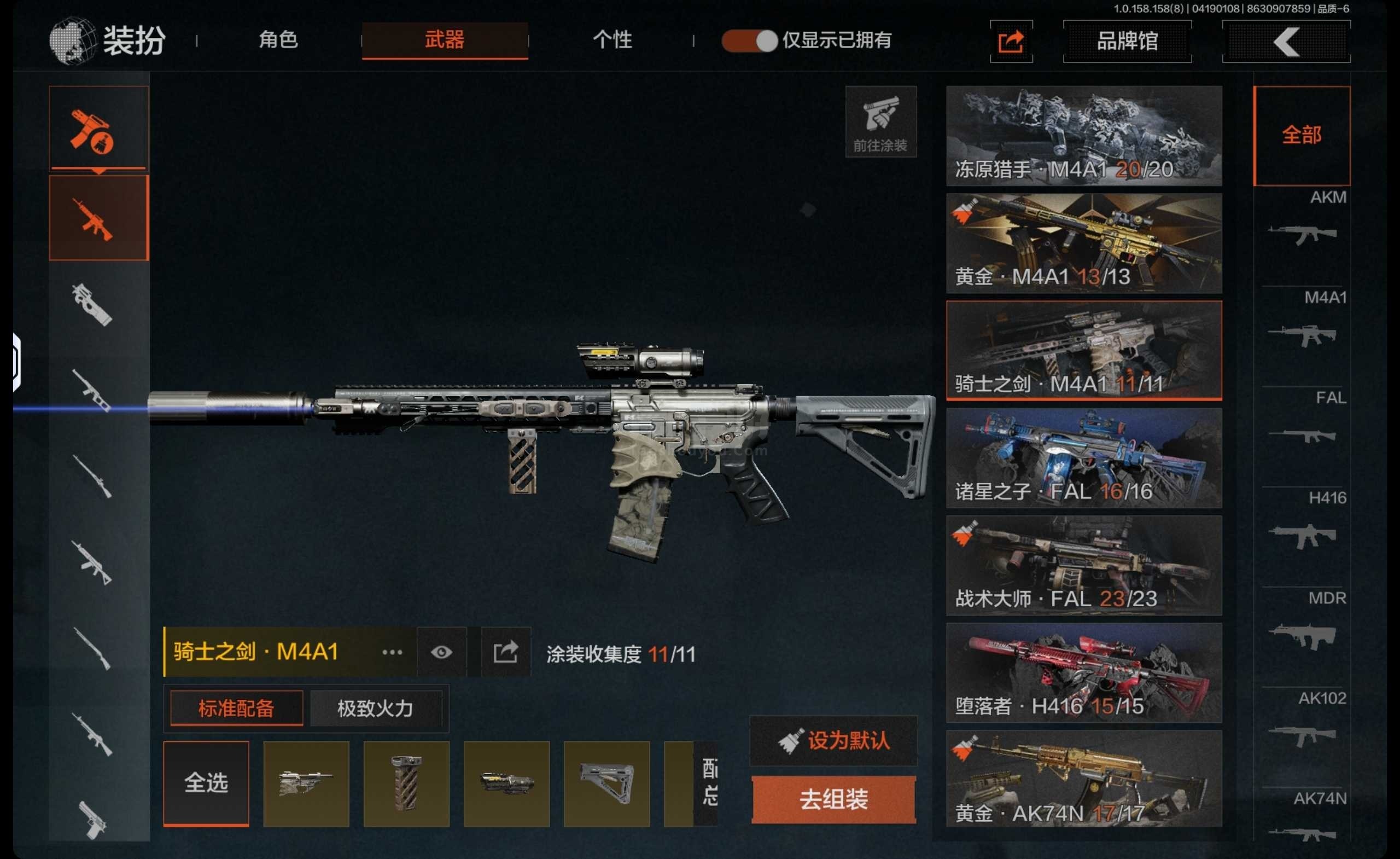Toggle the eye preview icon
The height and width of the screenshot is (859, 1400).
441,652
